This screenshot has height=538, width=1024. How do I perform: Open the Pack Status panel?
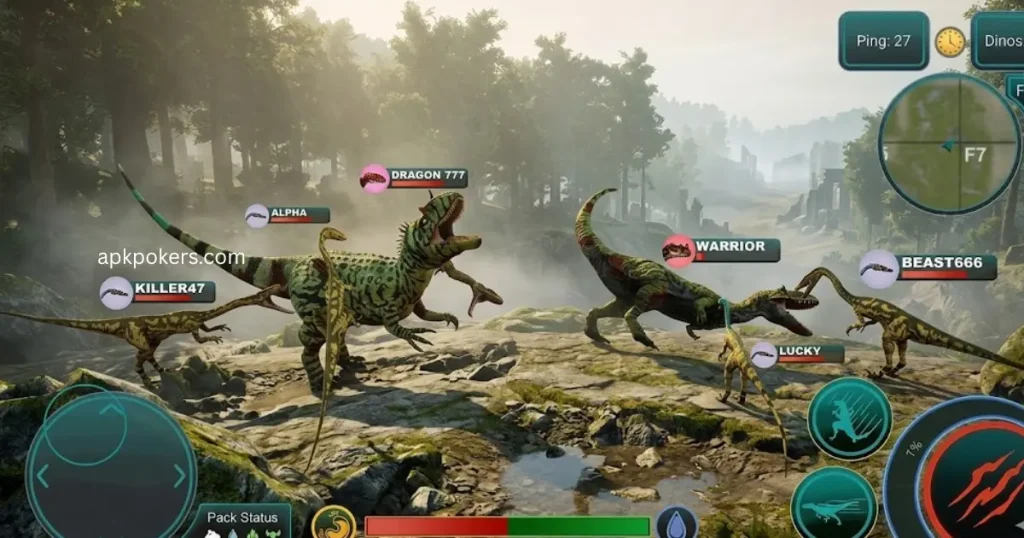tap(243, 520)
